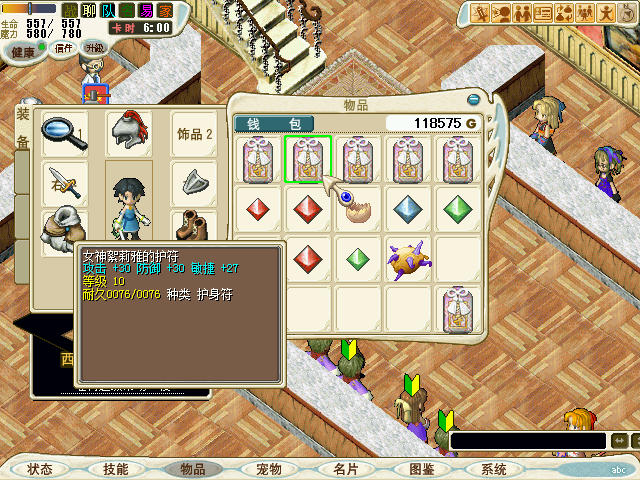Open the 信件 mail button
The image size is (640, 480).
click(x=65, y=48)
